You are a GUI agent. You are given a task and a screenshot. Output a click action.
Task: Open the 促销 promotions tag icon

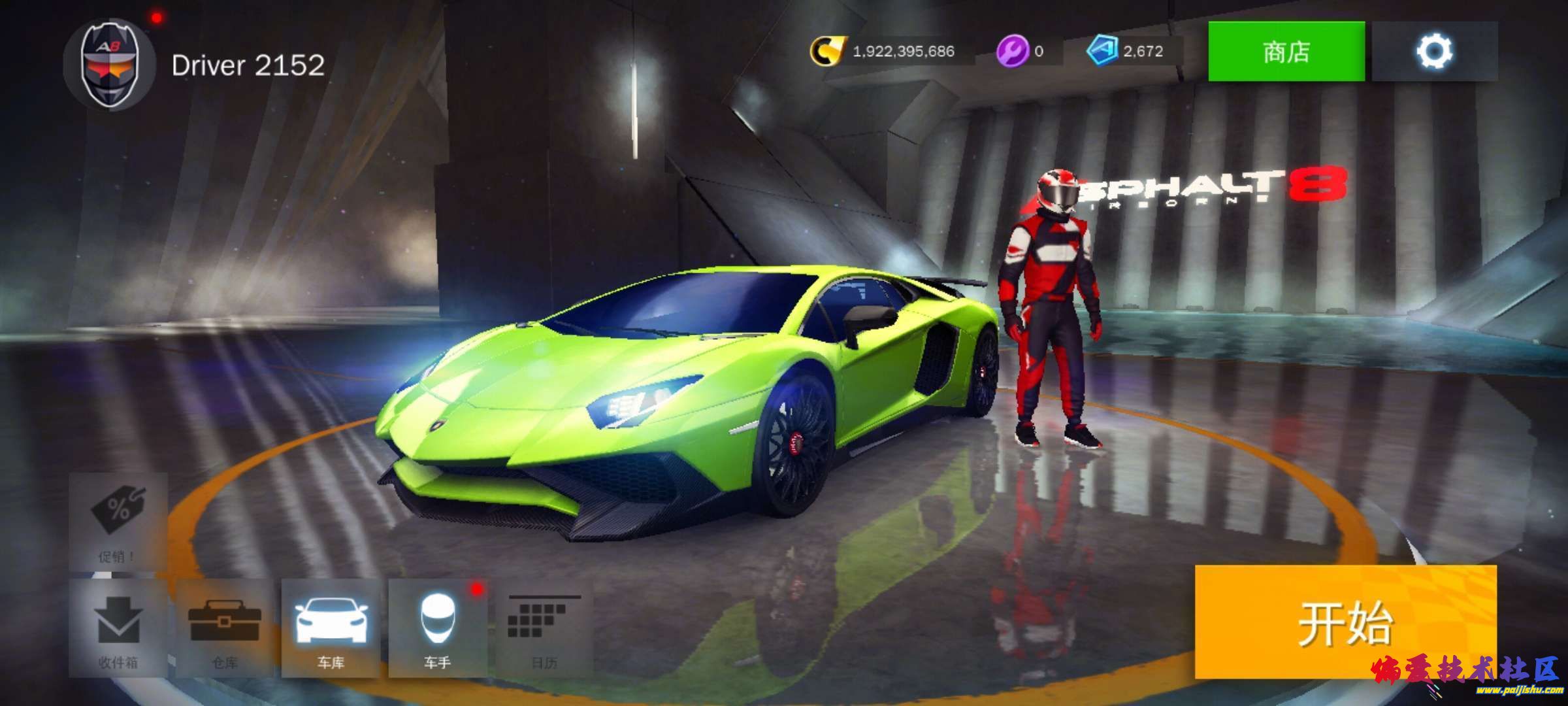point(118,521)
